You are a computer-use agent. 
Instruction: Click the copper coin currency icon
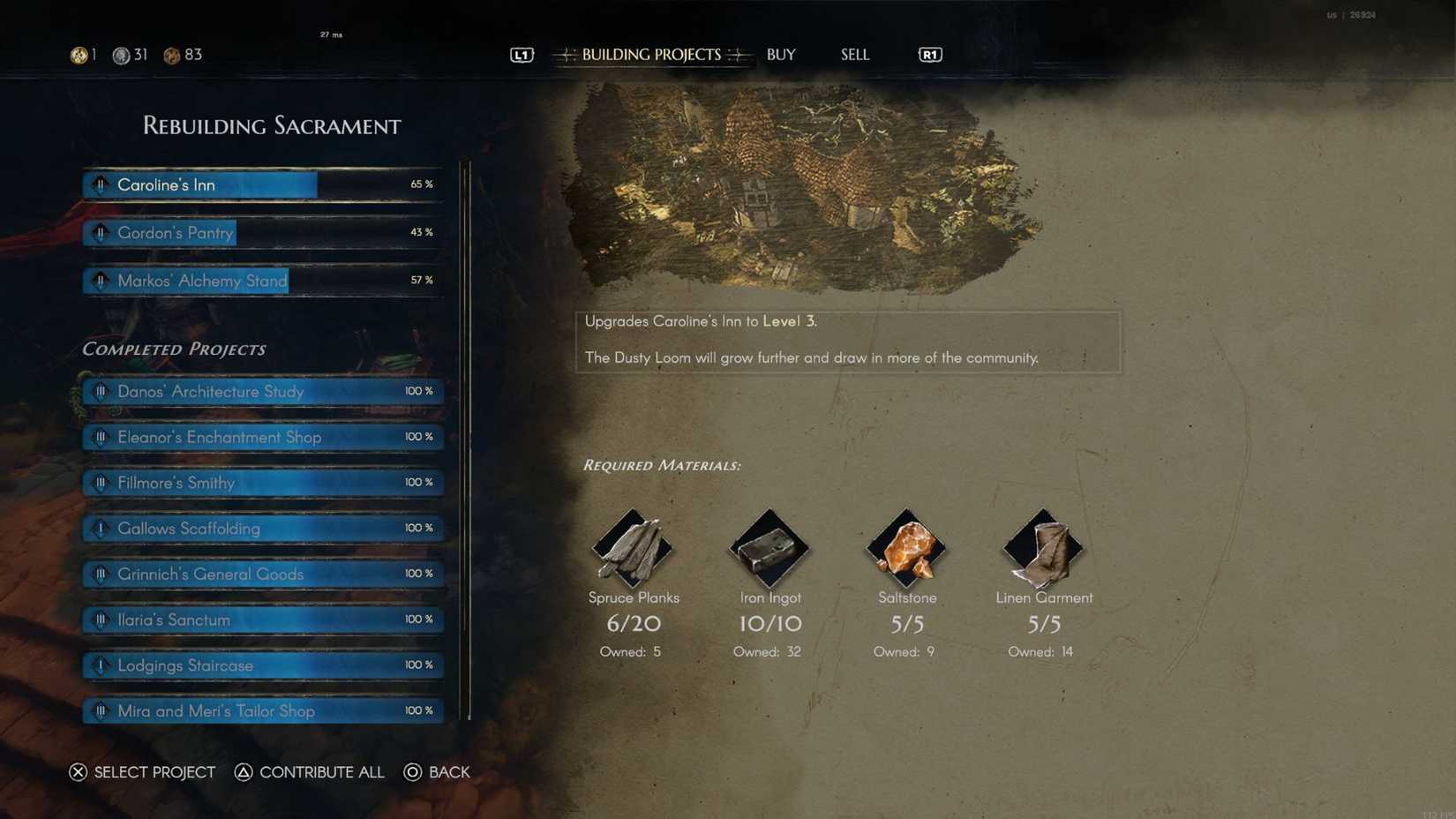173,54
